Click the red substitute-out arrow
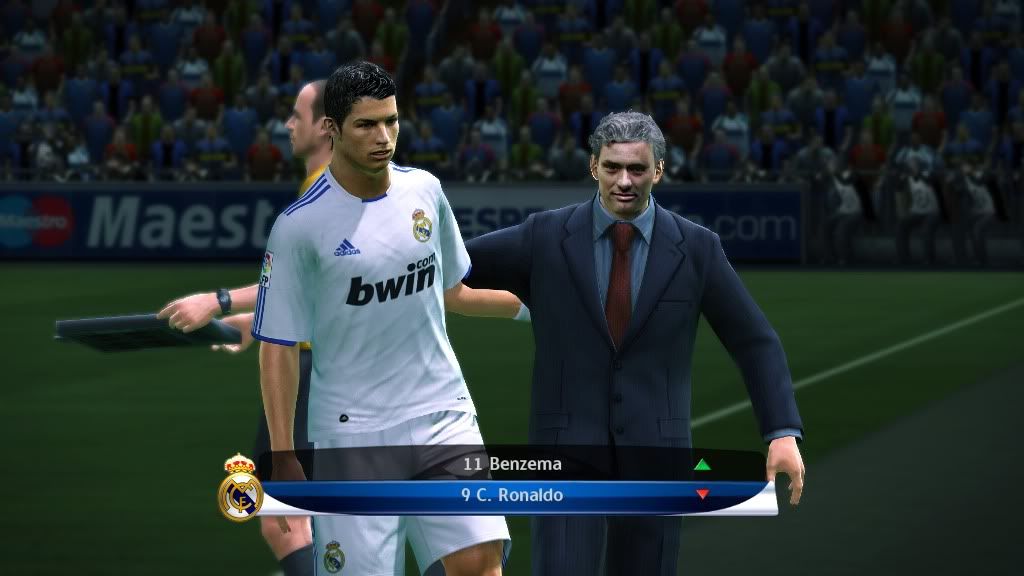Screen dimensions: 1024x576 point(702,494)
